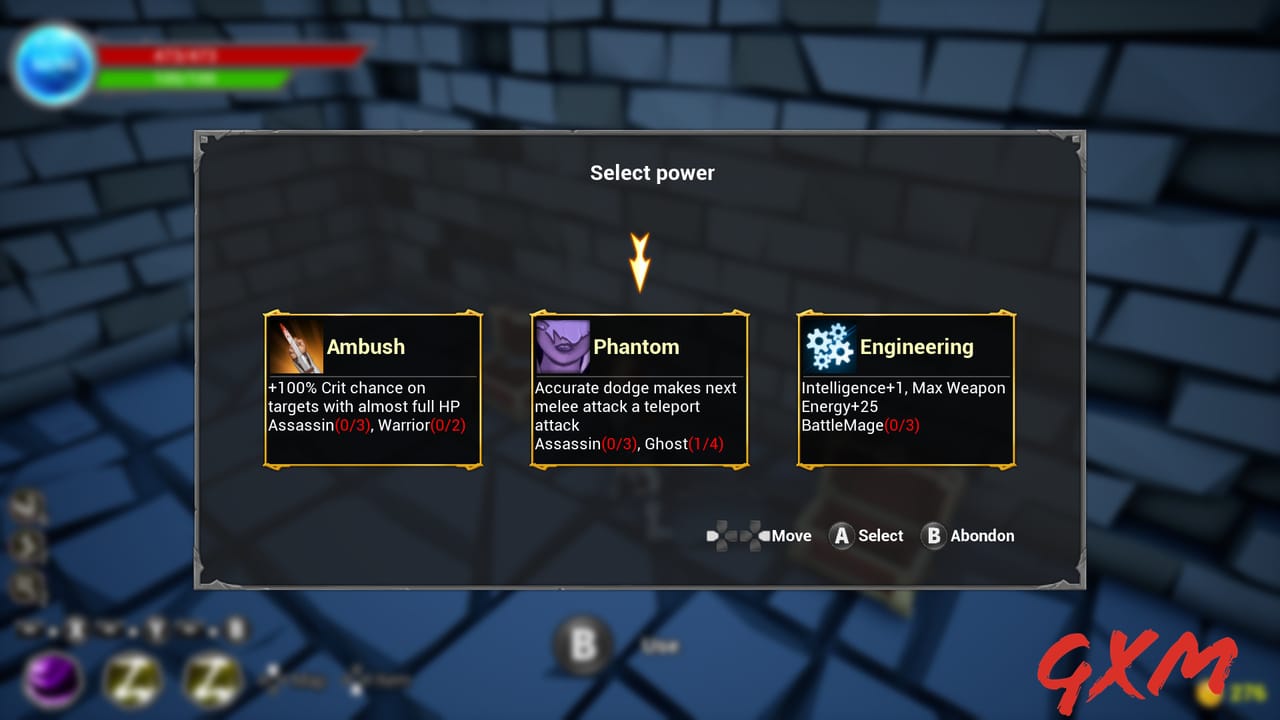Select the Ambush power card
Viewport: 1280px width, 720px height.
(x=372, y=390)
